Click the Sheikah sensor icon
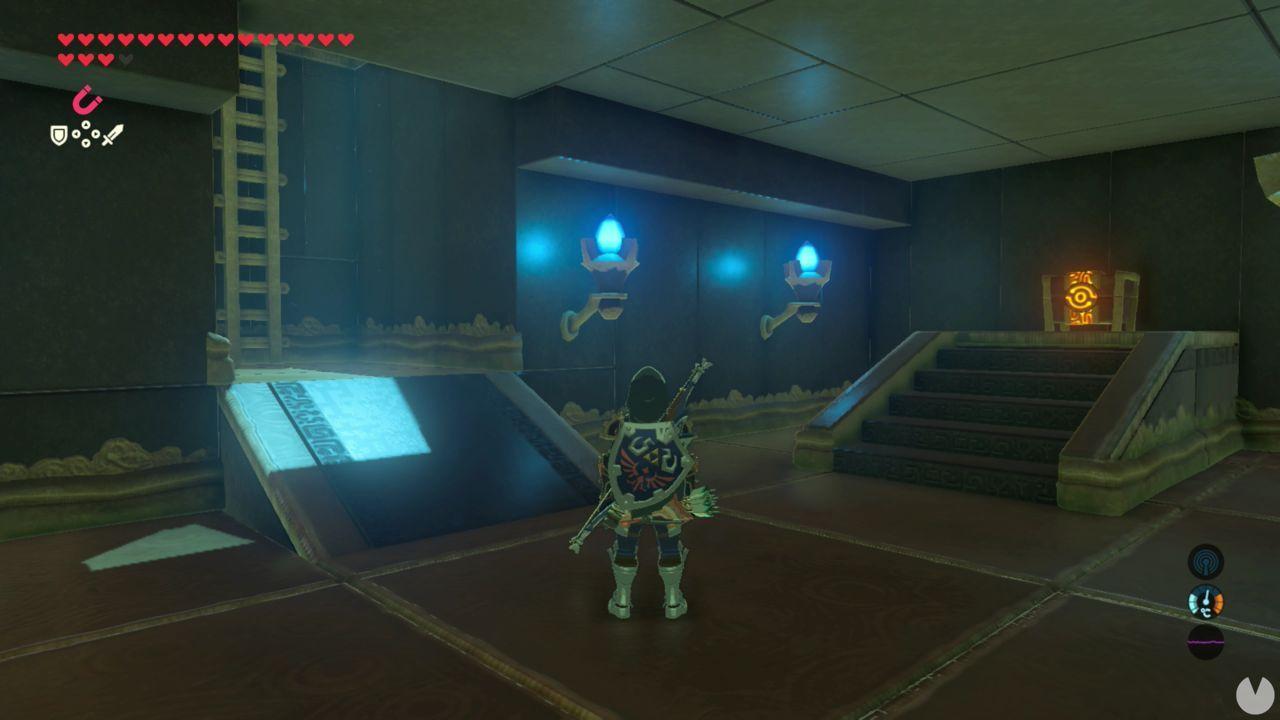The image size is (1280, 720). [1207, 561]
